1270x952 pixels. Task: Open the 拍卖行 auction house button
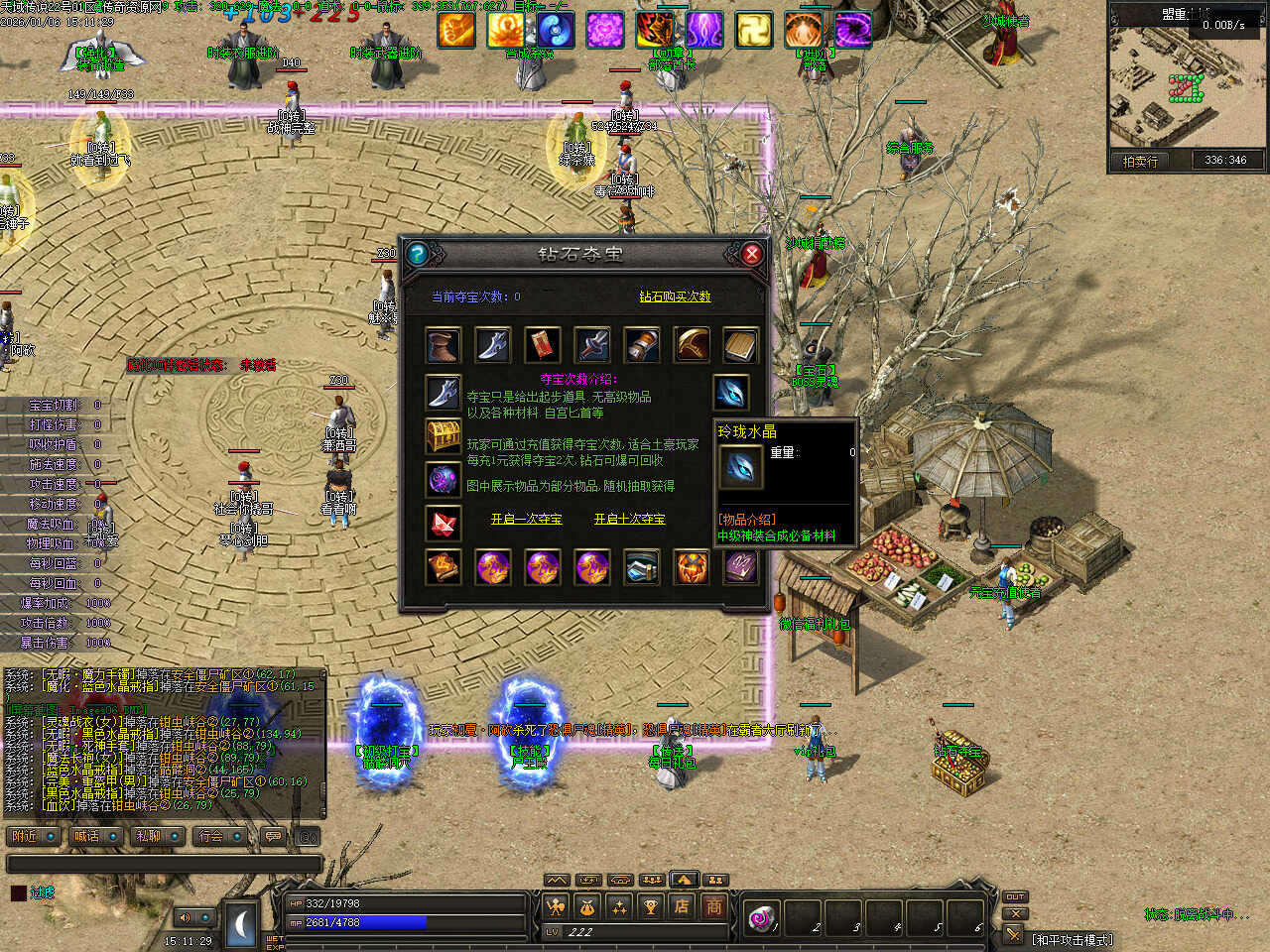tap(1140, 161)
